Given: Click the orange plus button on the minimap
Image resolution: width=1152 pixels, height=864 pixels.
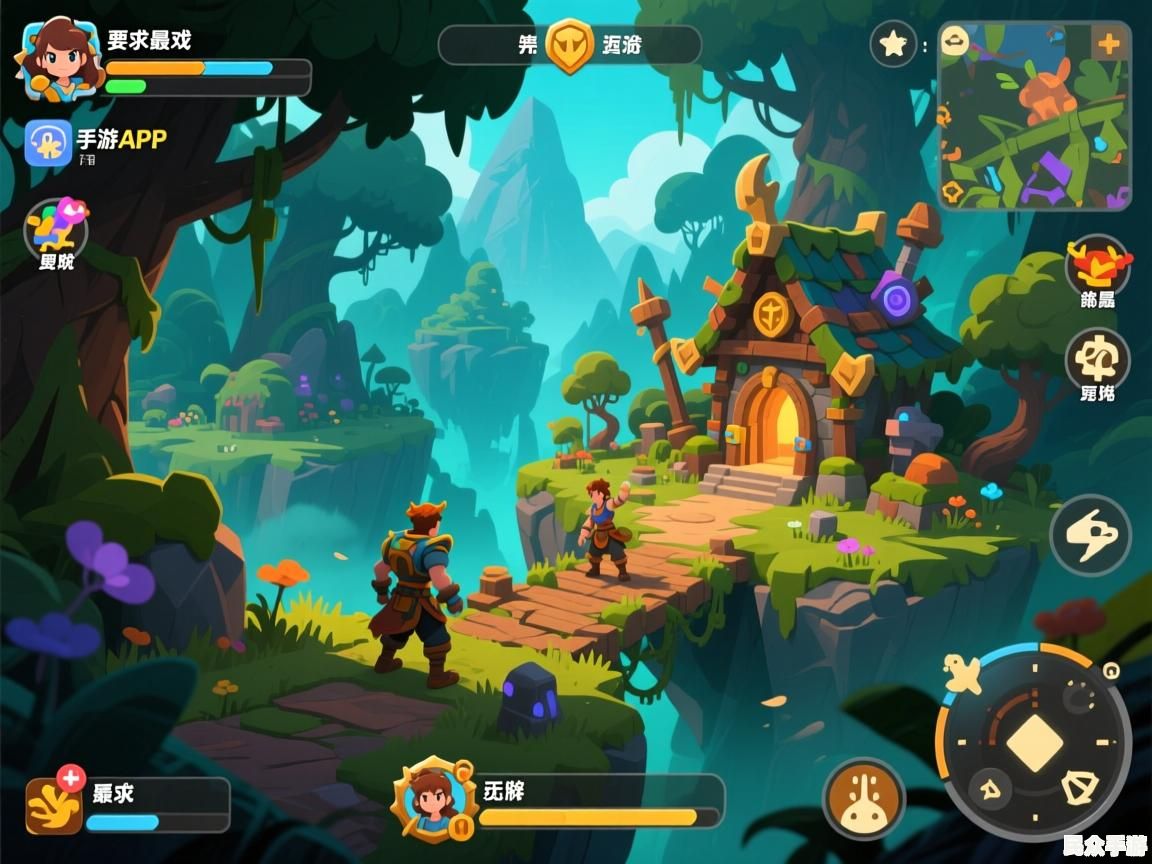Looking at the screenshot, I should click(x=1108, y=44).
